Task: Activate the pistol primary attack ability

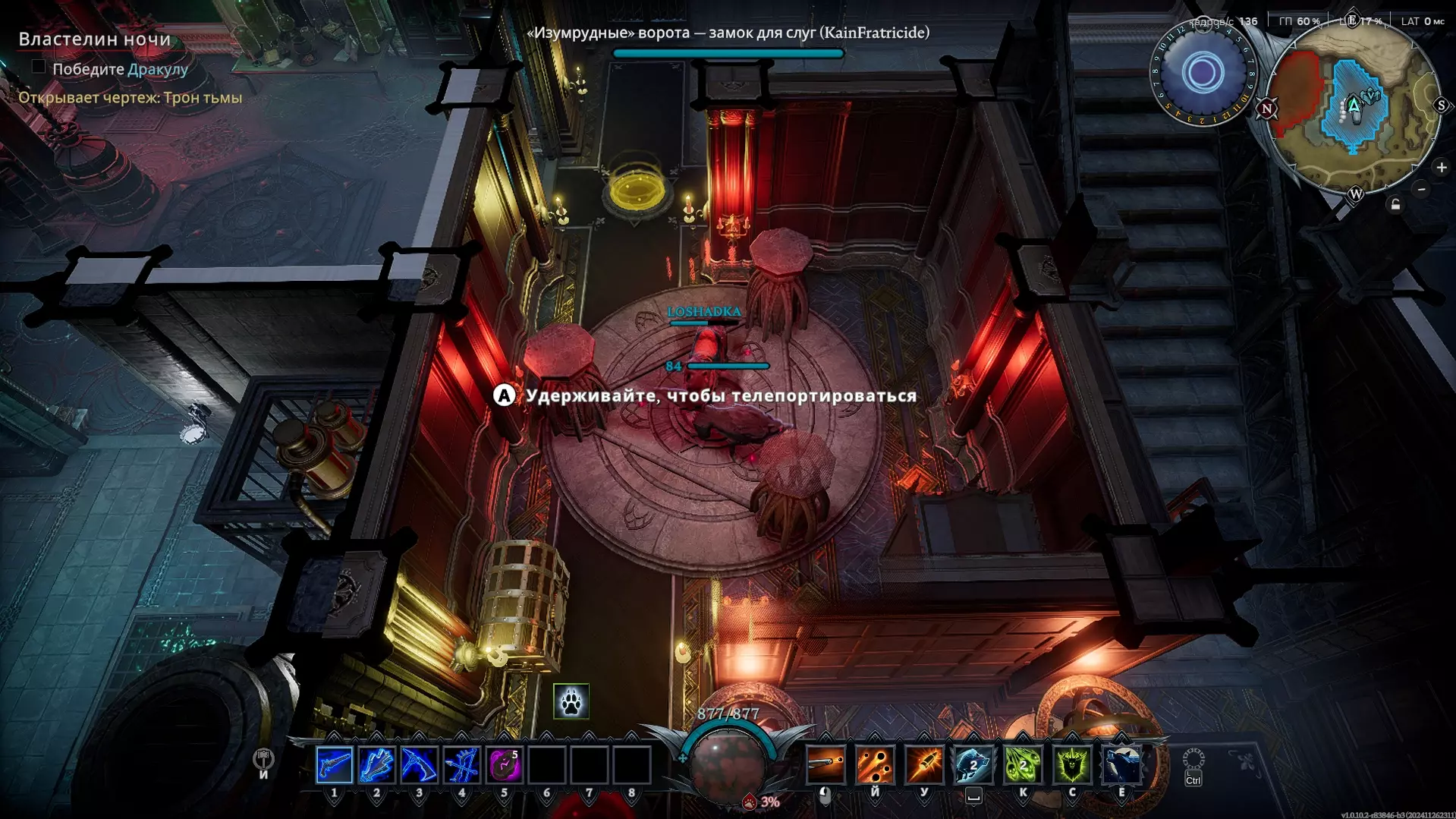Action: (825, 764)
